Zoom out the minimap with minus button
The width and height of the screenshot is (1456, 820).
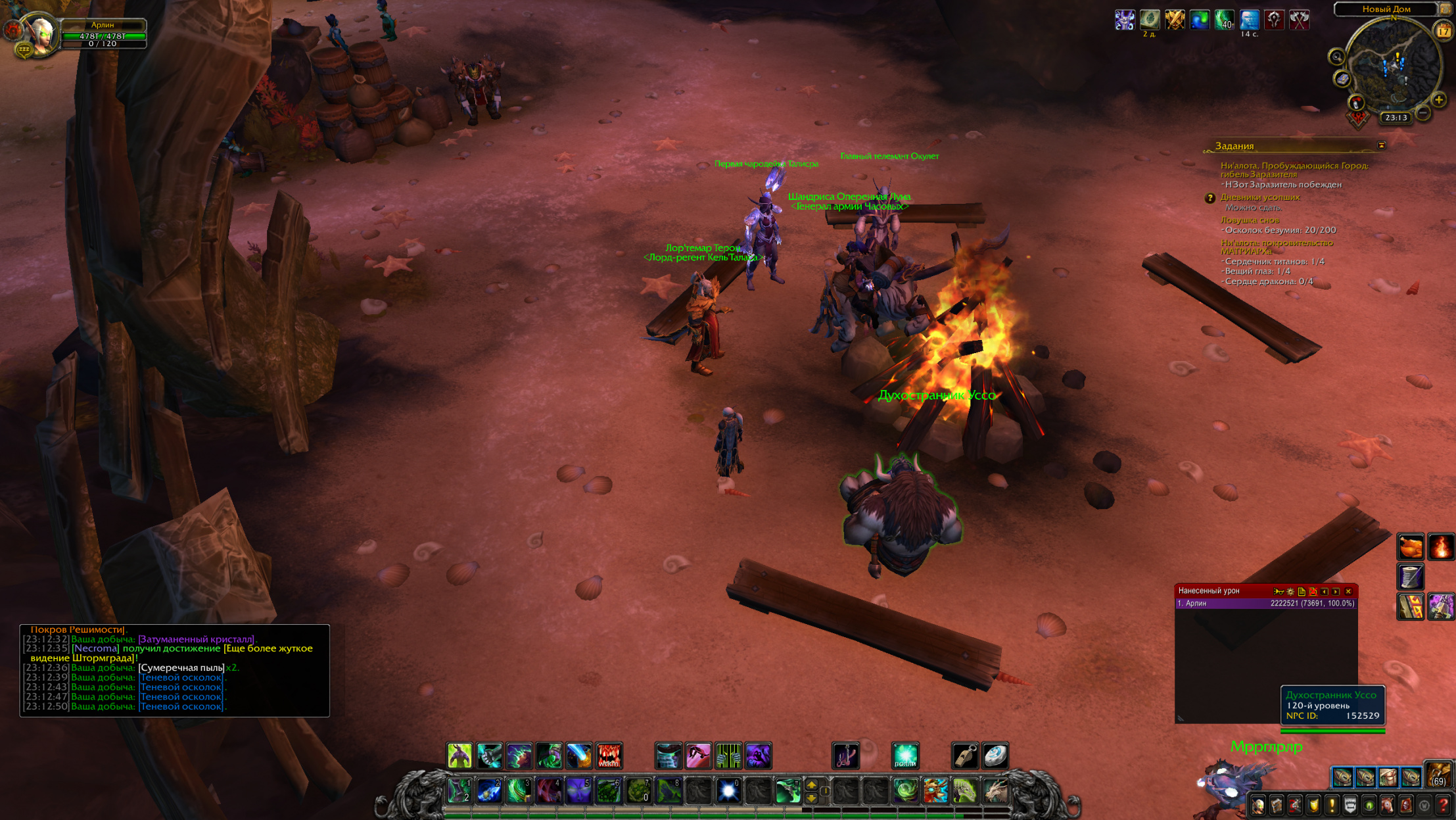pos(1423,113)
